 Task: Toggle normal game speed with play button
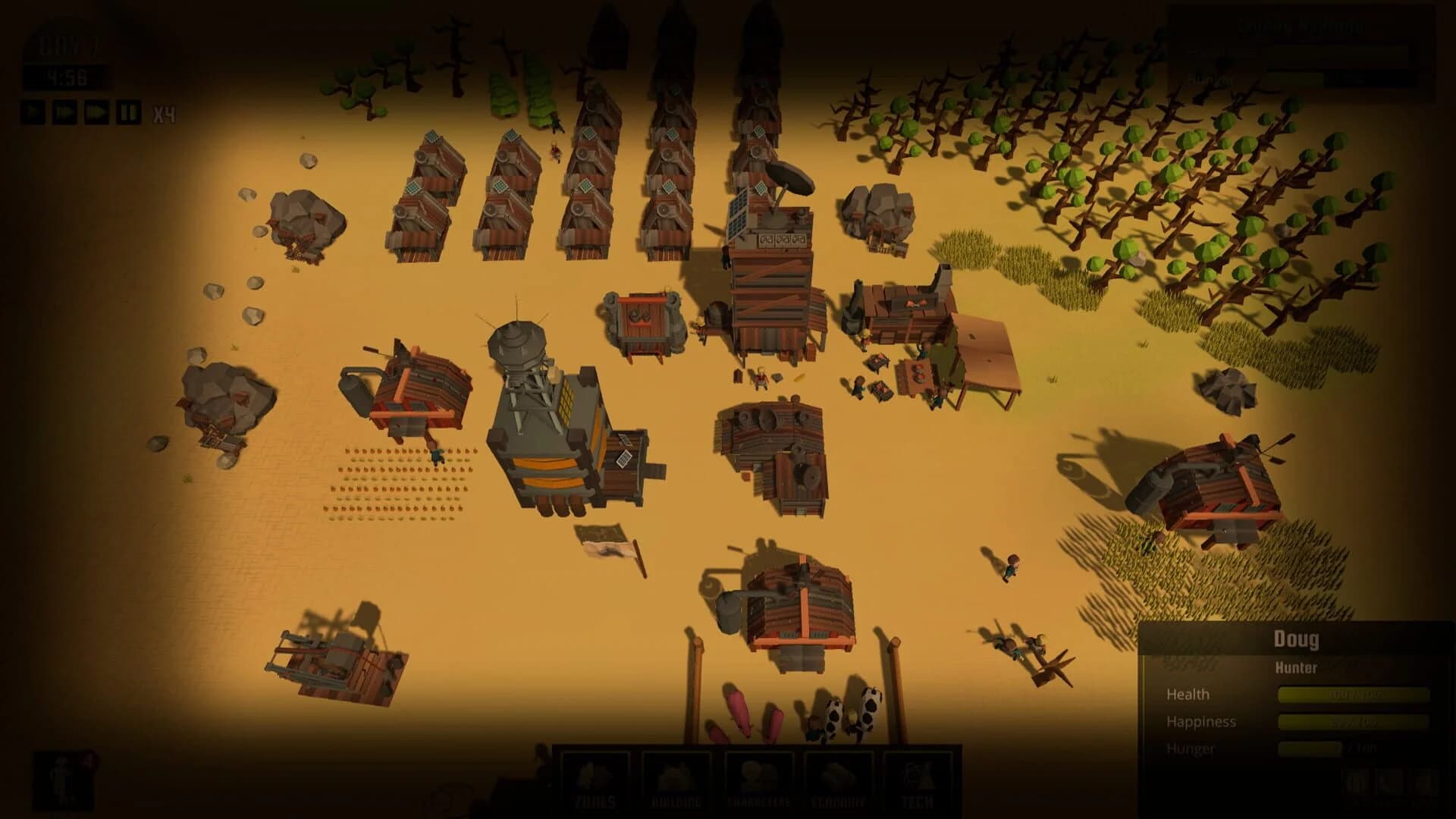33,111
